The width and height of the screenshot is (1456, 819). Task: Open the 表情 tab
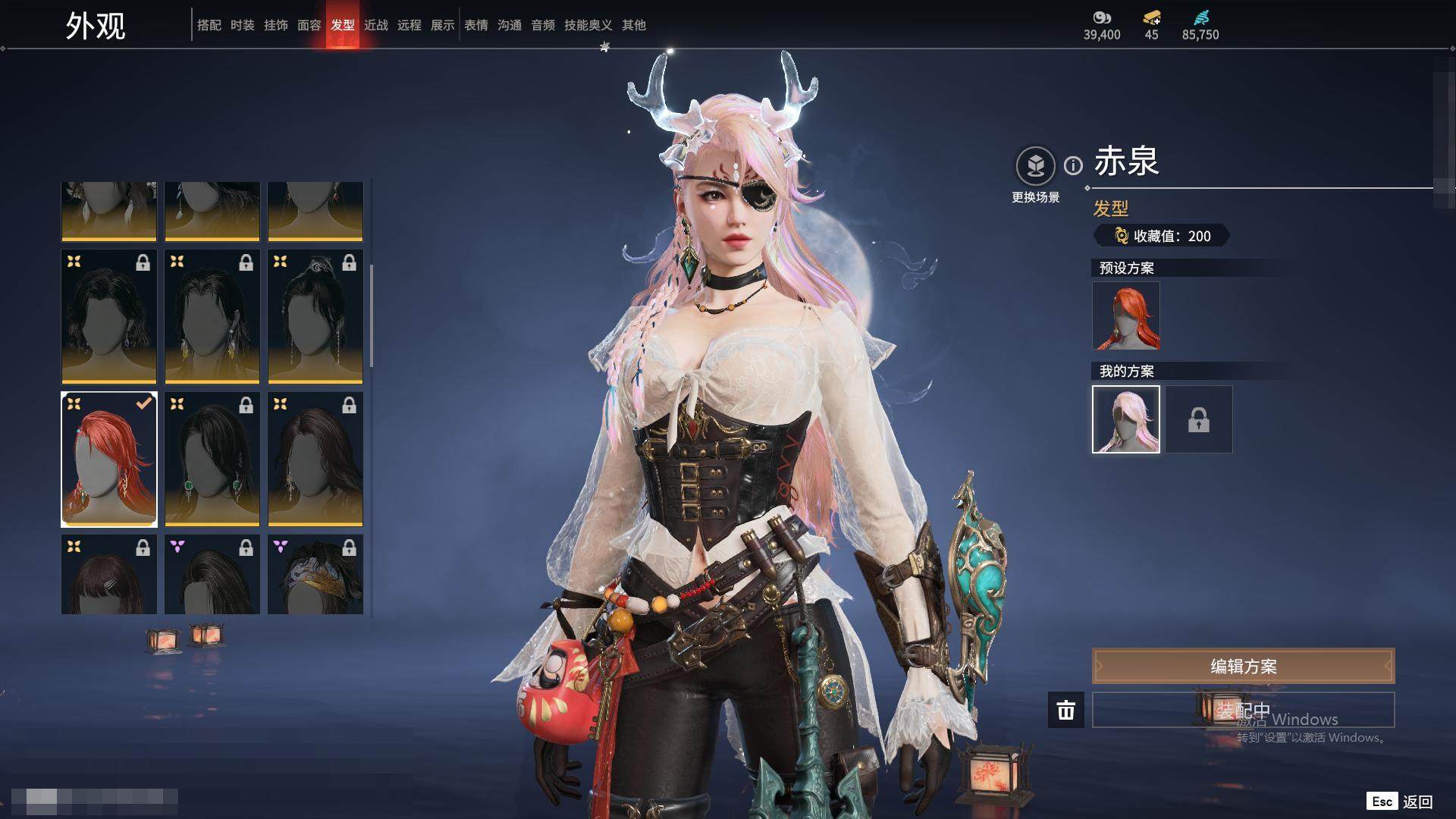475,25
